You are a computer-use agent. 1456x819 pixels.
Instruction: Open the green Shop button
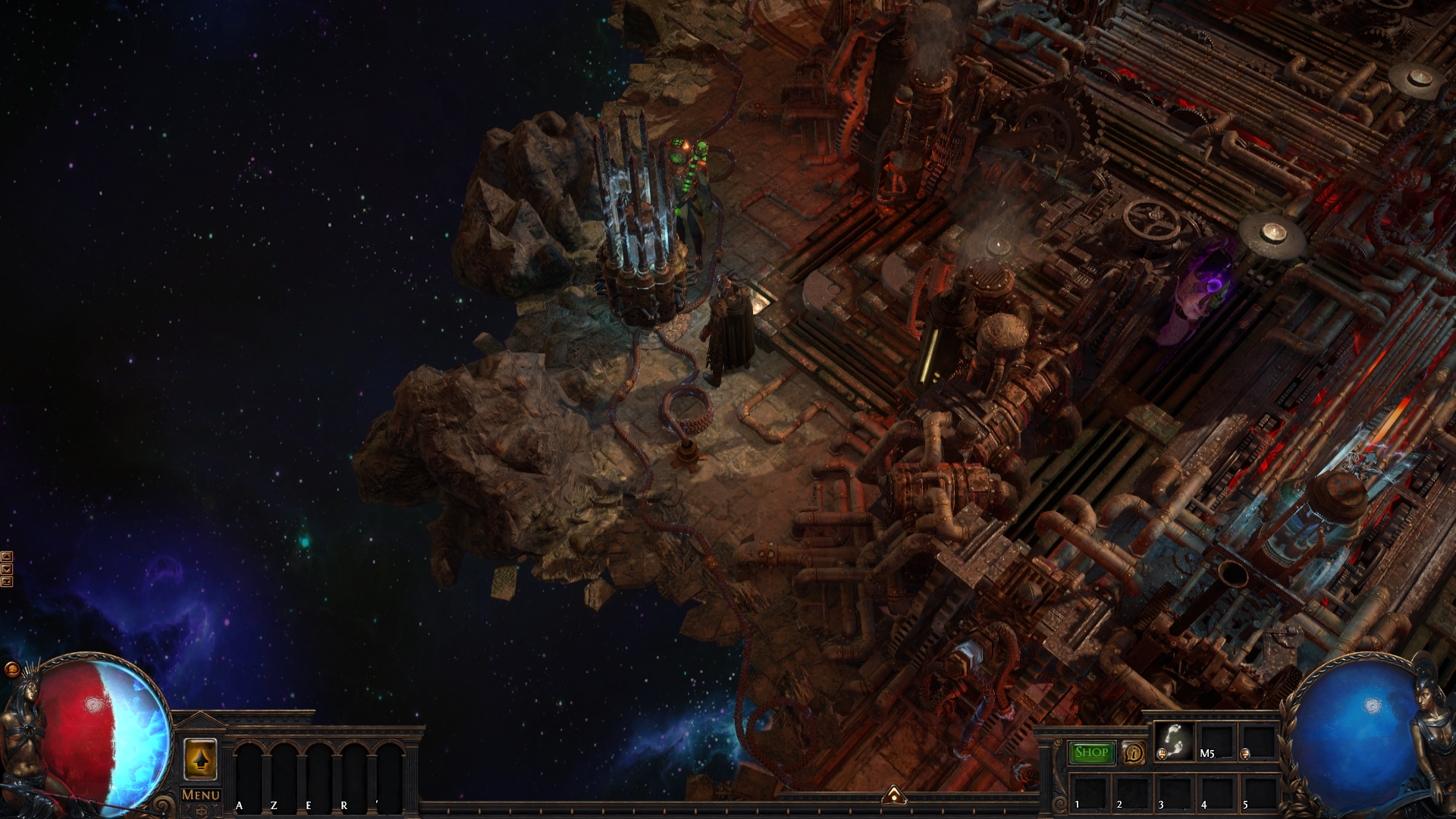pyautogui.click(x=1091, y=752)
